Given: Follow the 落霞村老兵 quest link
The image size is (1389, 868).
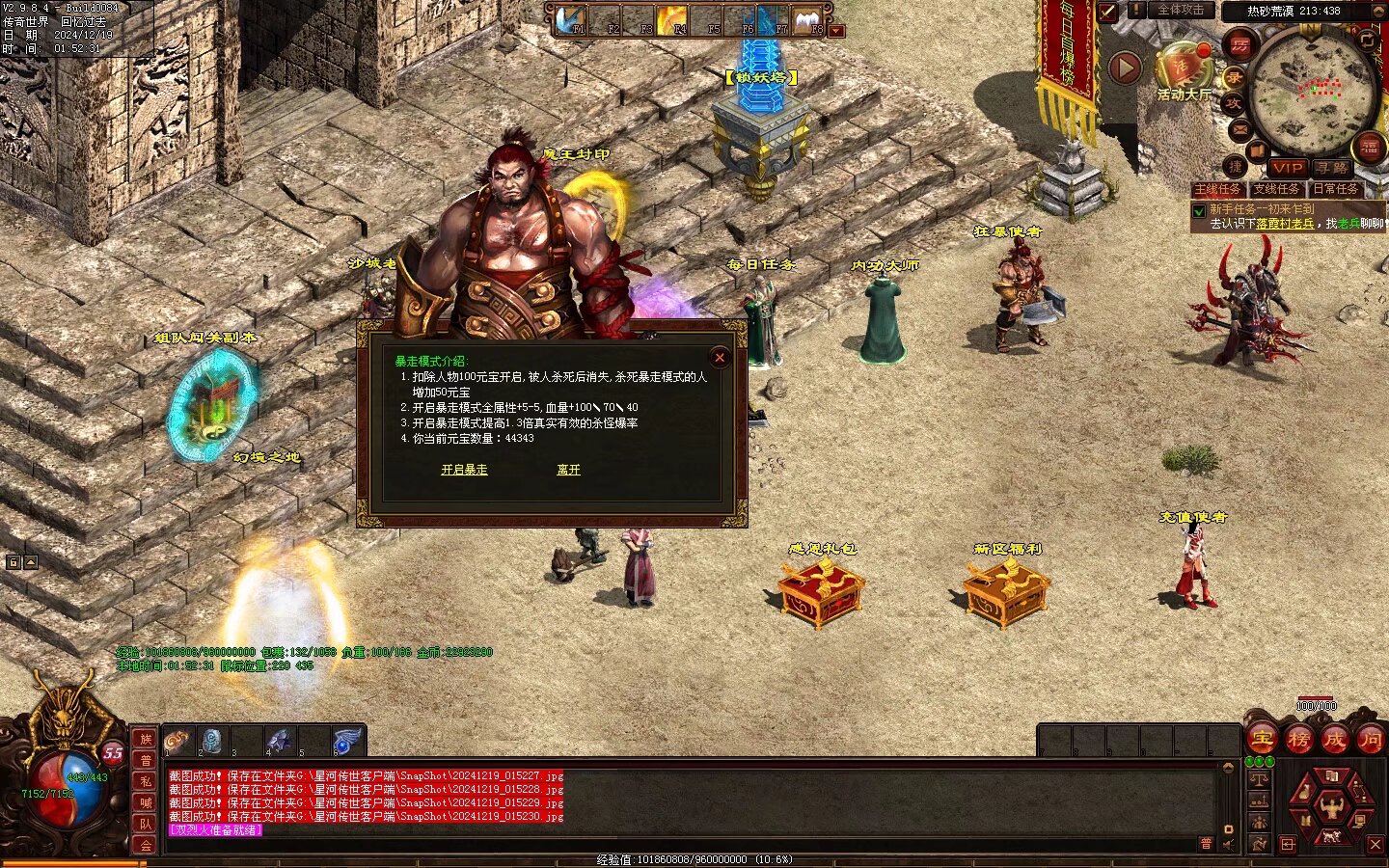Looking at the screenshot, I should pos(1285,223).
